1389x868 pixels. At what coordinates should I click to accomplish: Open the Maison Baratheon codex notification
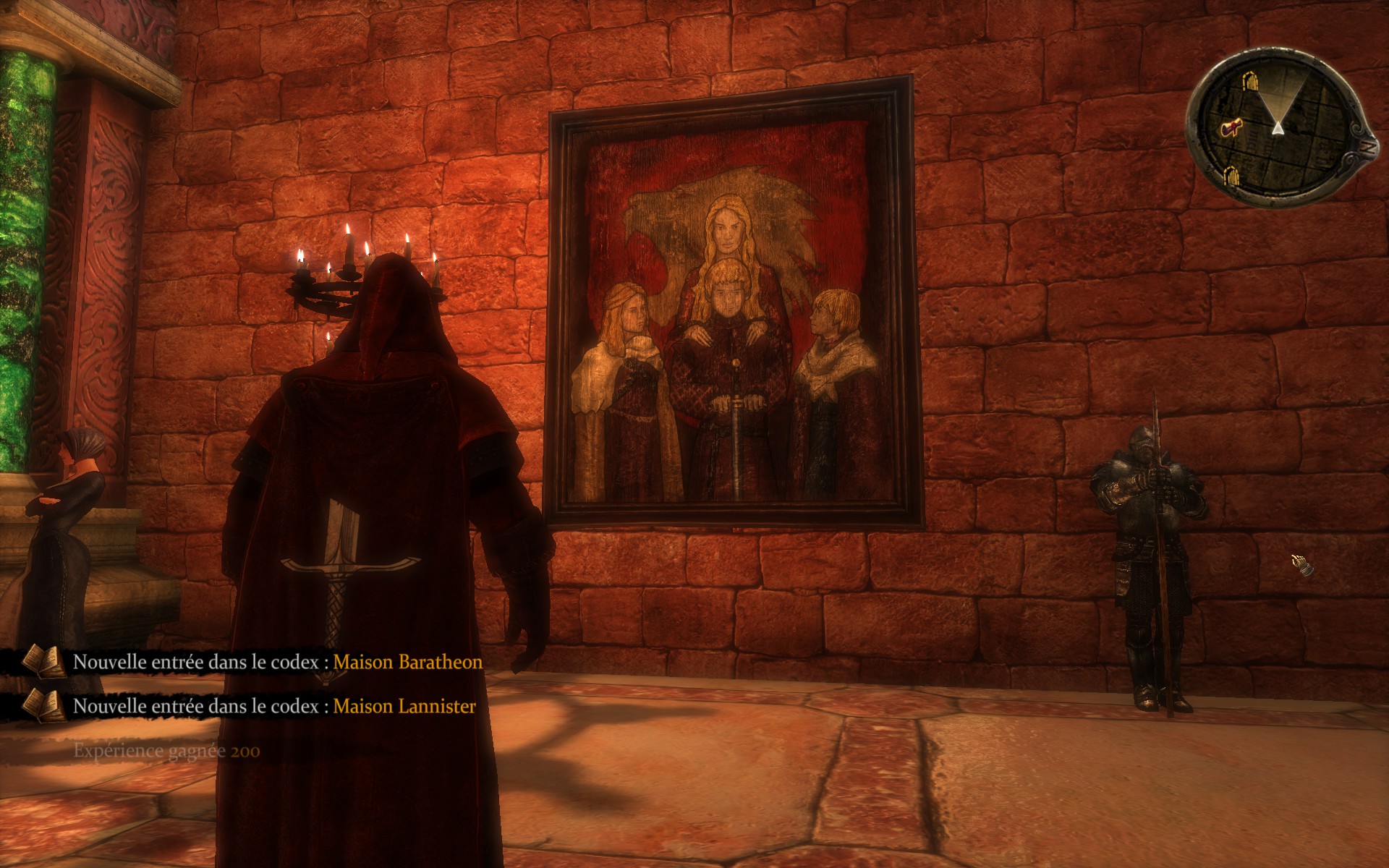pyautogui.click(x=407, y=662)
